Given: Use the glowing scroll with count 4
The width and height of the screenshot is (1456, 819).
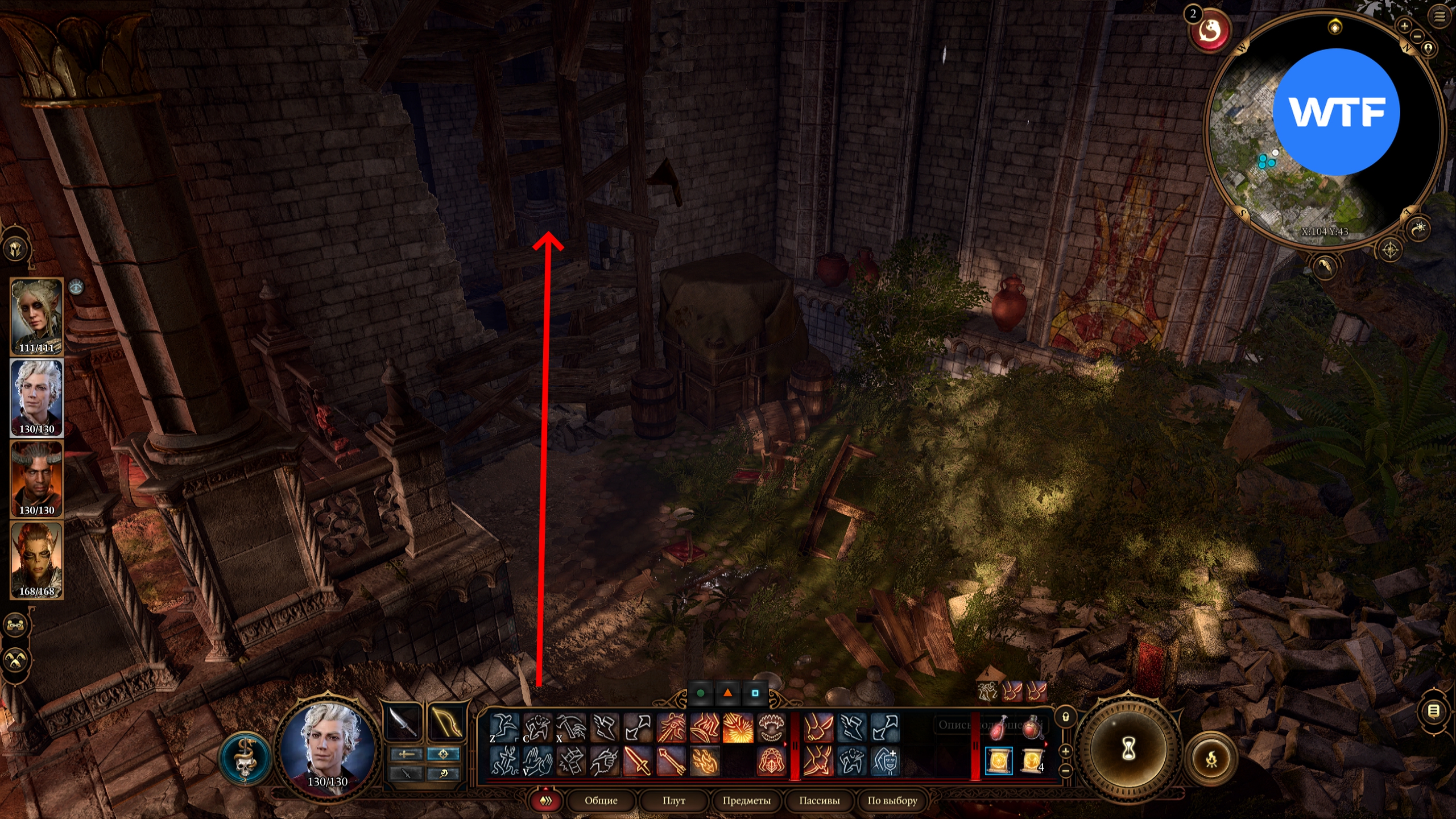Looking at the screenshot, I should (x=1032, y=761).
